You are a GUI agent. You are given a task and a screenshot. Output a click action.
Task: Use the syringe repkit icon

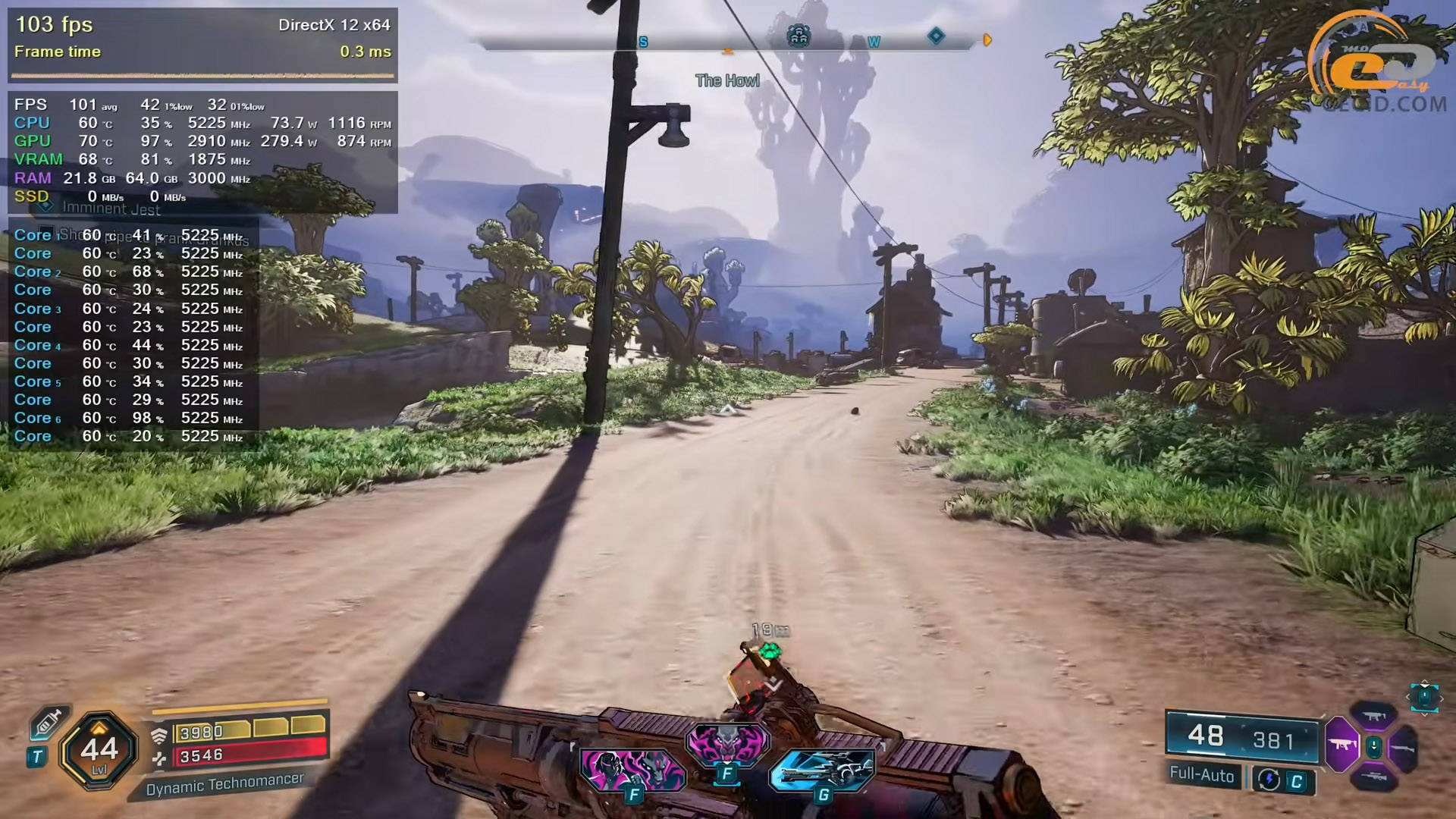click(47, 724)
